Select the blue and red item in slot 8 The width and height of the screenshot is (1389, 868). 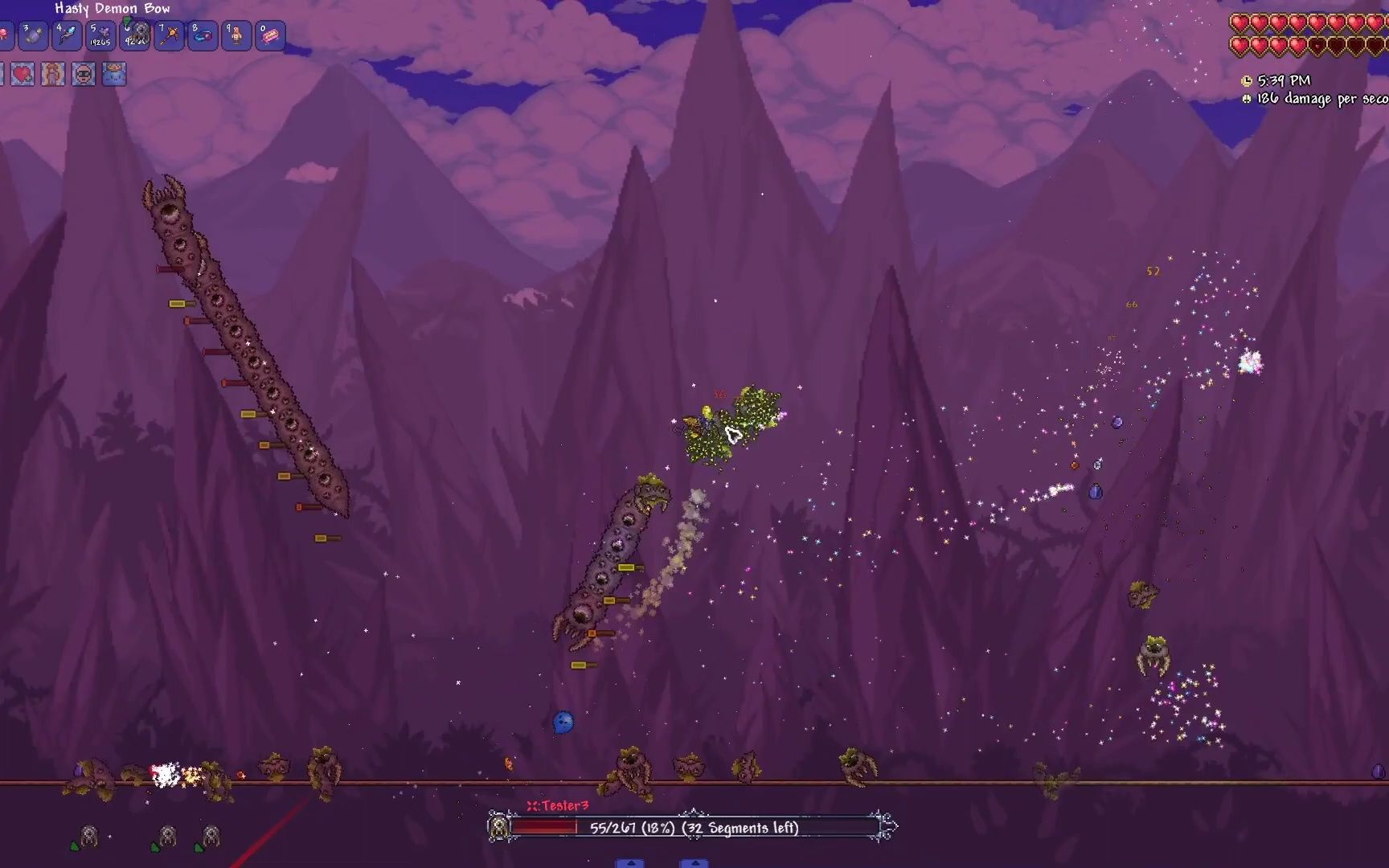pos(203,36)
